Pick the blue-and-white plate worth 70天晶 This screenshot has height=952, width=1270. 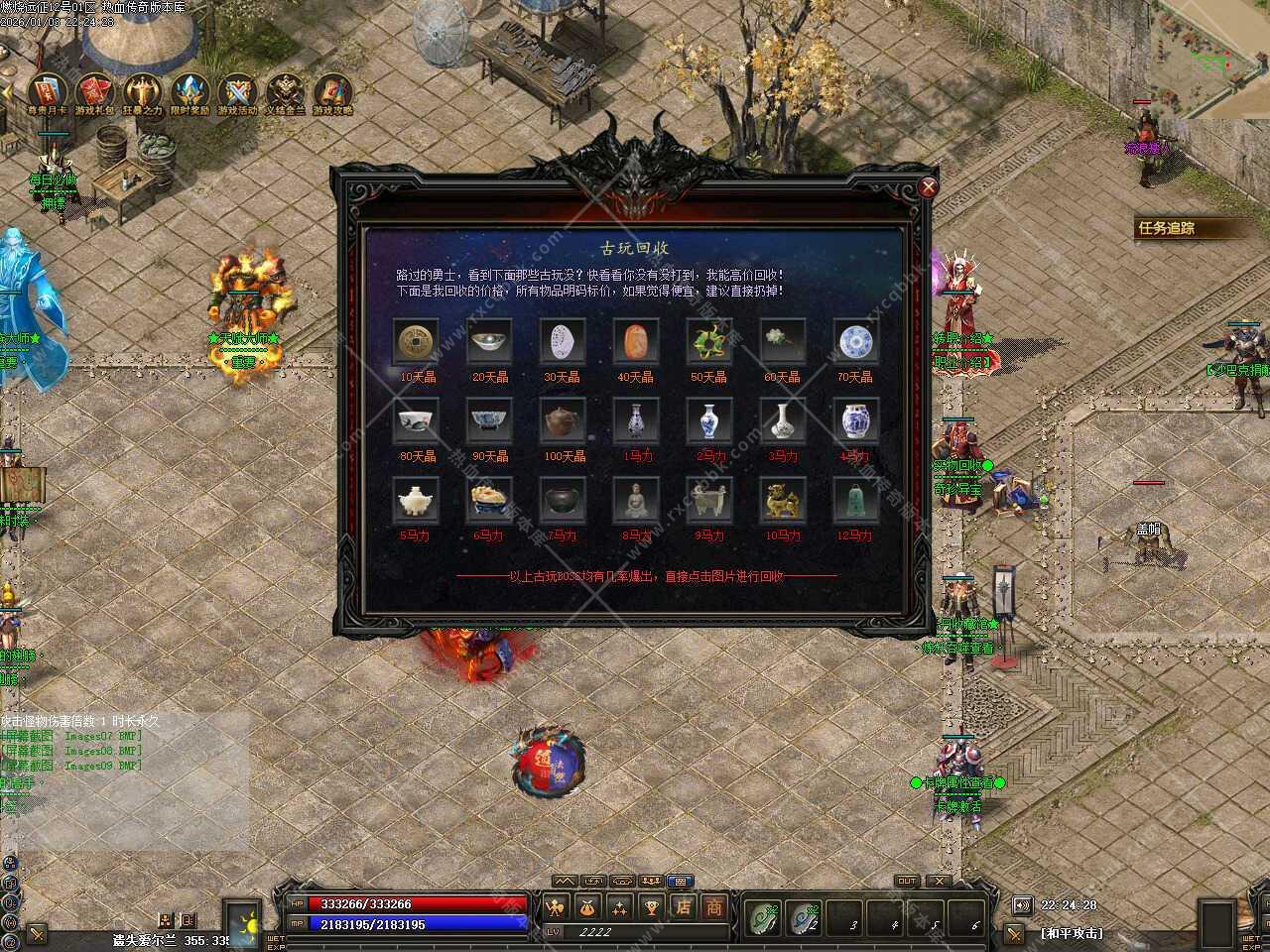[854, 342]
